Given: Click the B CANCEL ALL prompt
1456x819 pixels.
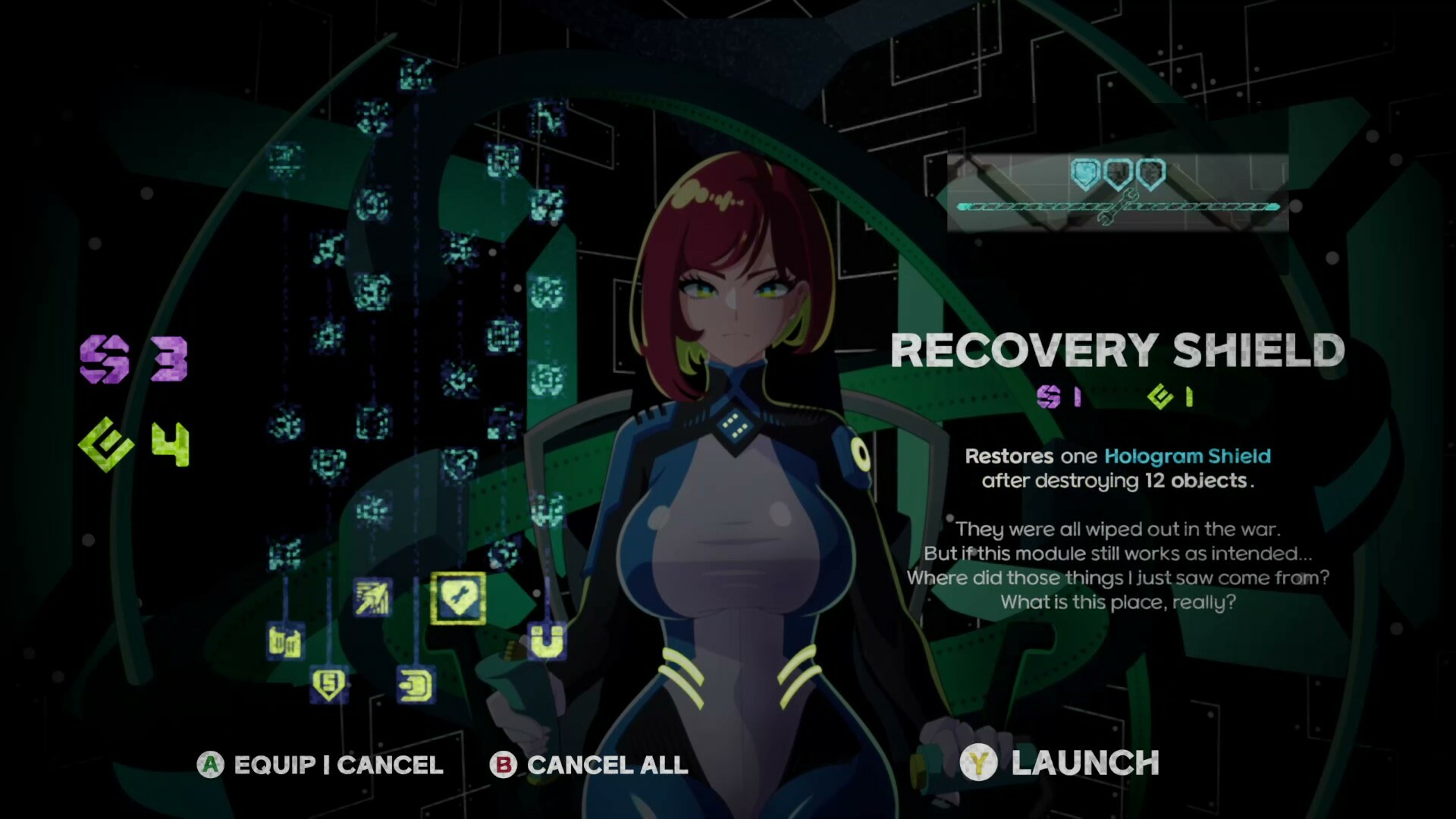Looking at the screenshot, I should (x=588, y=764).
